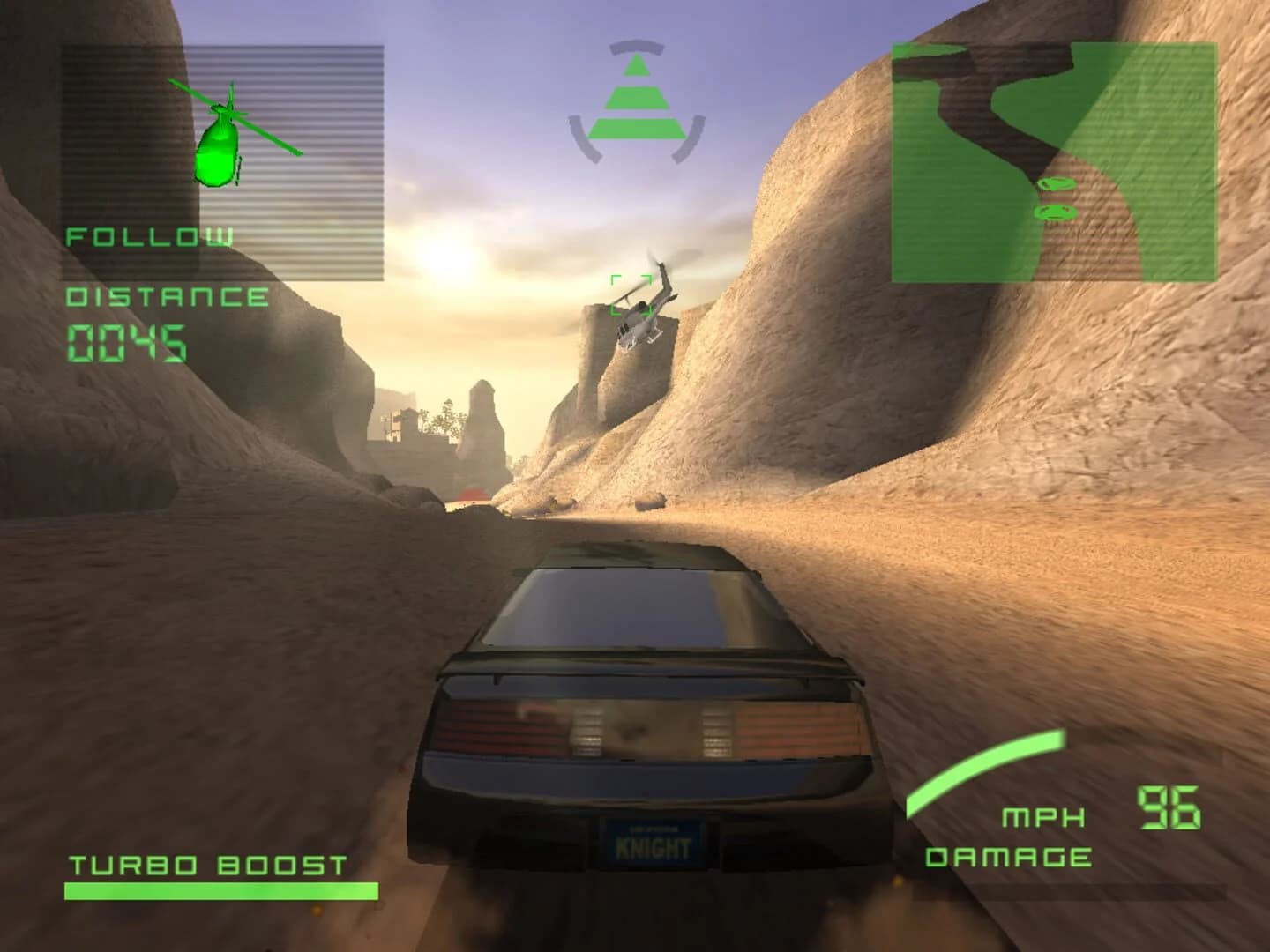The image size is (1270, 952).
Task: Toggle the FOLLOW objective display
Action: click(148, 236)
